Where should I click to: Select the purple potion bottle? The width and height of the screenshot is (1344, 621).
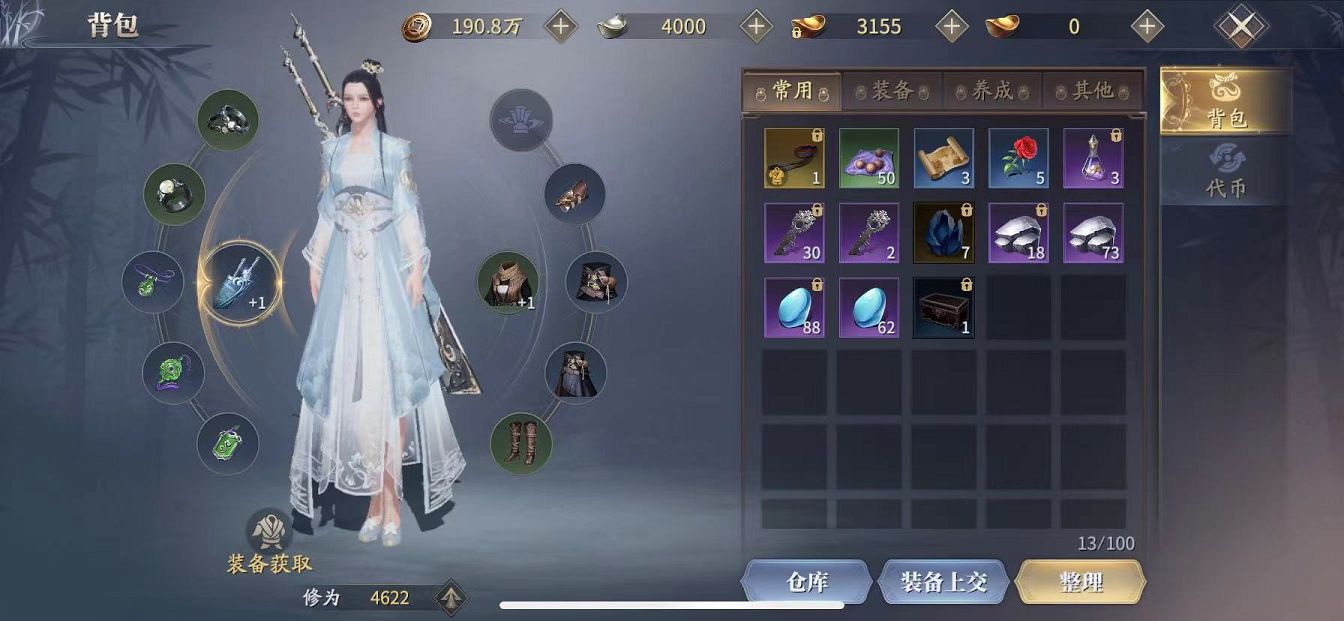[1093, 158]
